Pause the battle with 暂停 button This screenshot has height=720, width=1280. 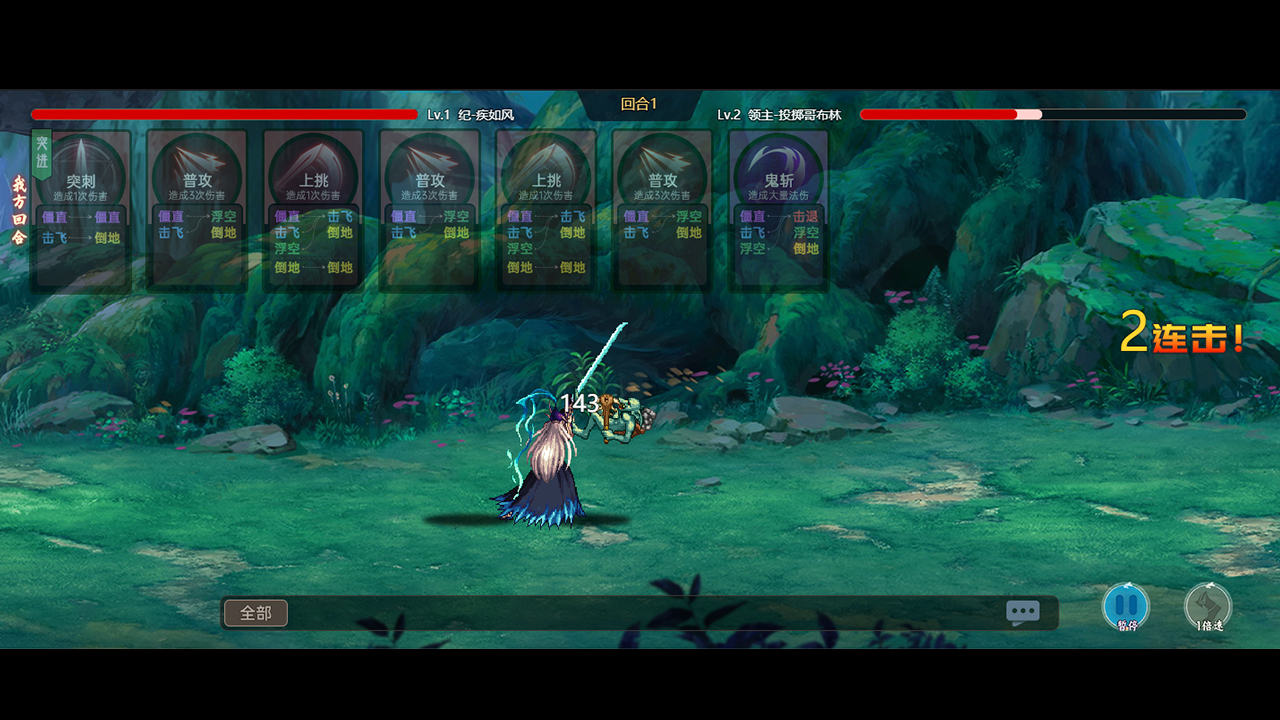tap(1126, 607)
